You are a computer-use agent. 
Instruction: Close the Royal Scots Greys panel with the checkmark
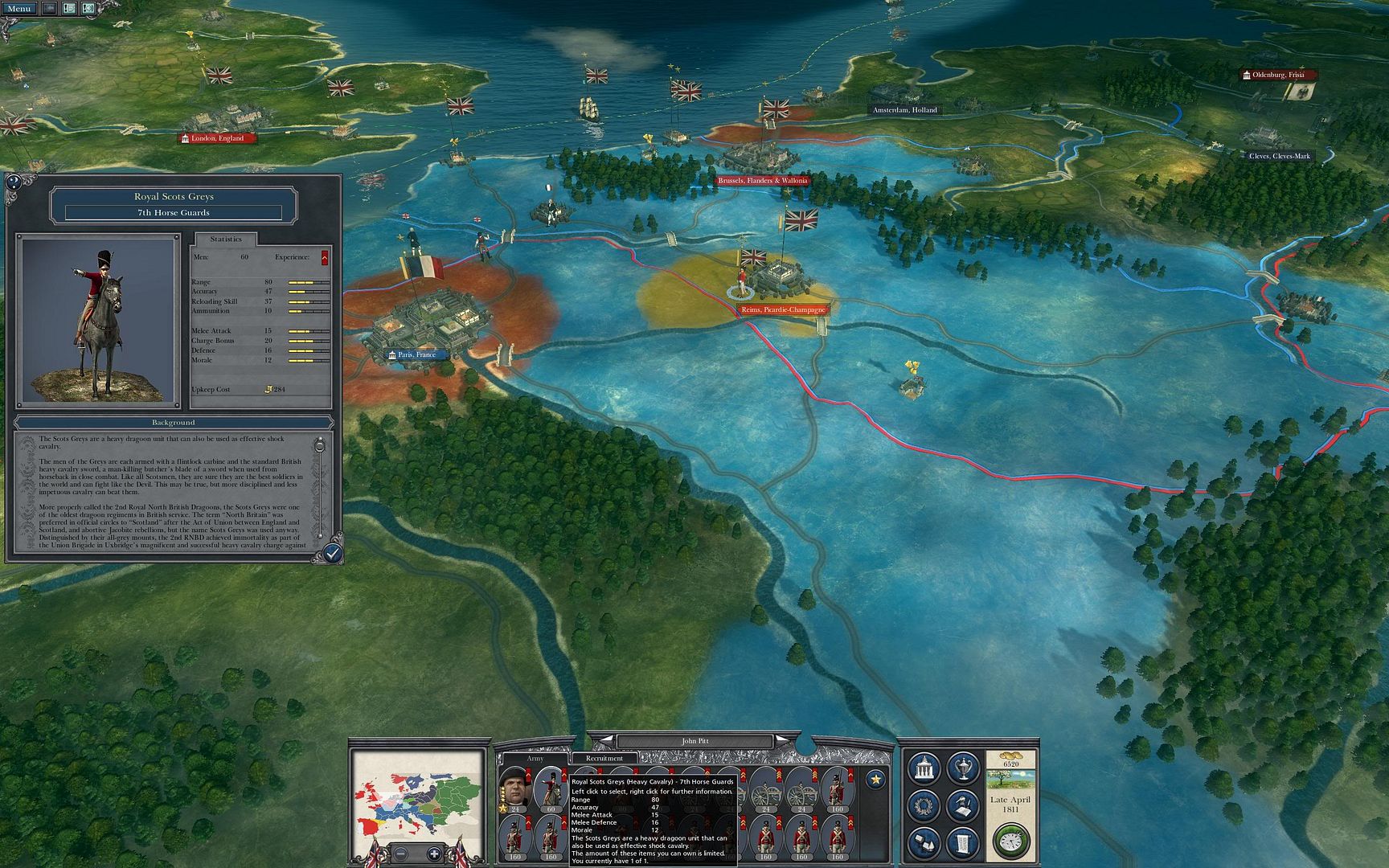(332, 553)
